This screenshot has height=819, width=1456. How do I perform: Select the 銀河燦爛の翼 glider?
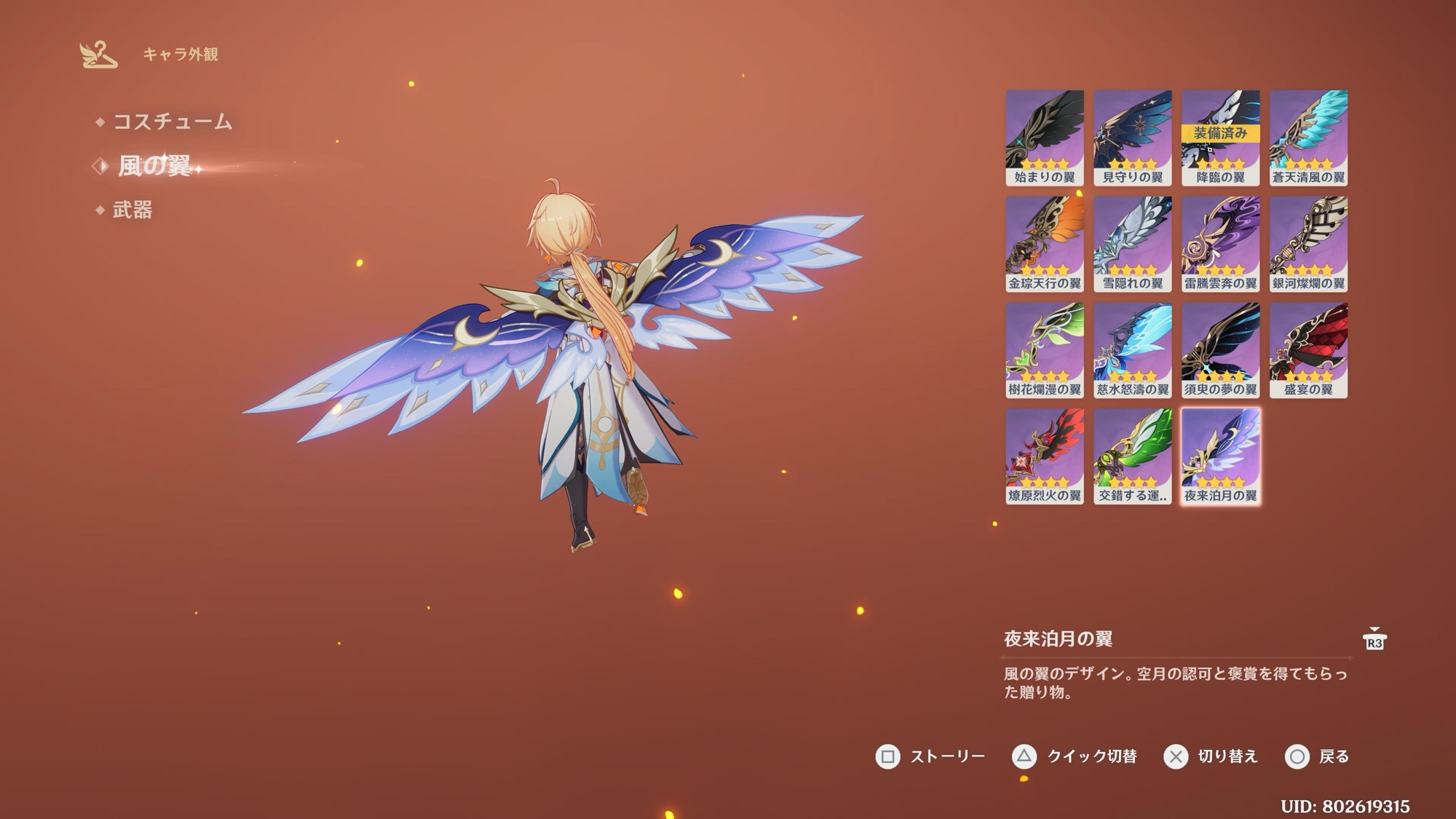click(x=1308, y=244)
